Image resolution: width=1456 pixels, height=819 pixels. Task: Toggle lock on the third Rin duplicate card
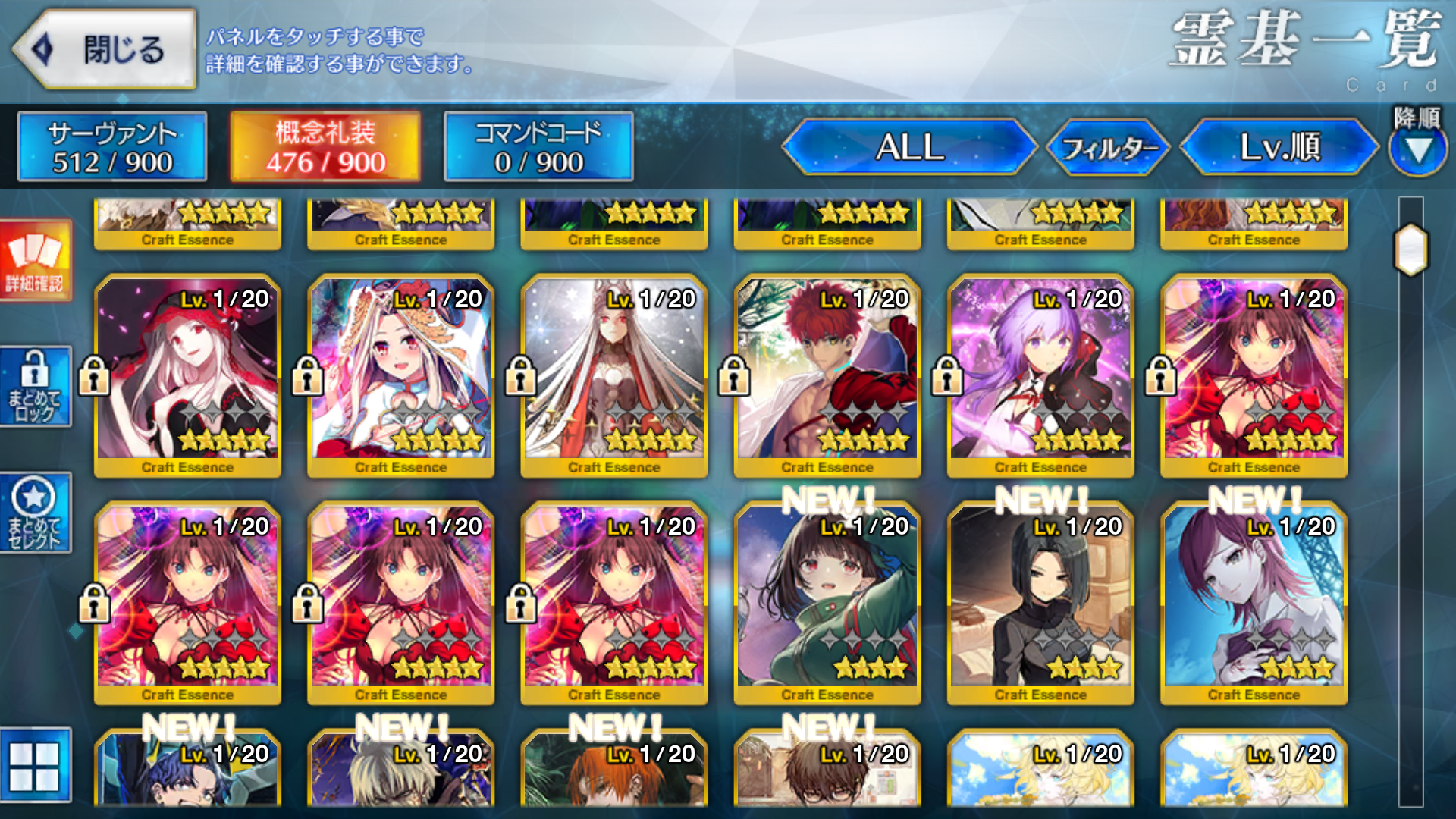pyautogui.click(x=520, y=601)
